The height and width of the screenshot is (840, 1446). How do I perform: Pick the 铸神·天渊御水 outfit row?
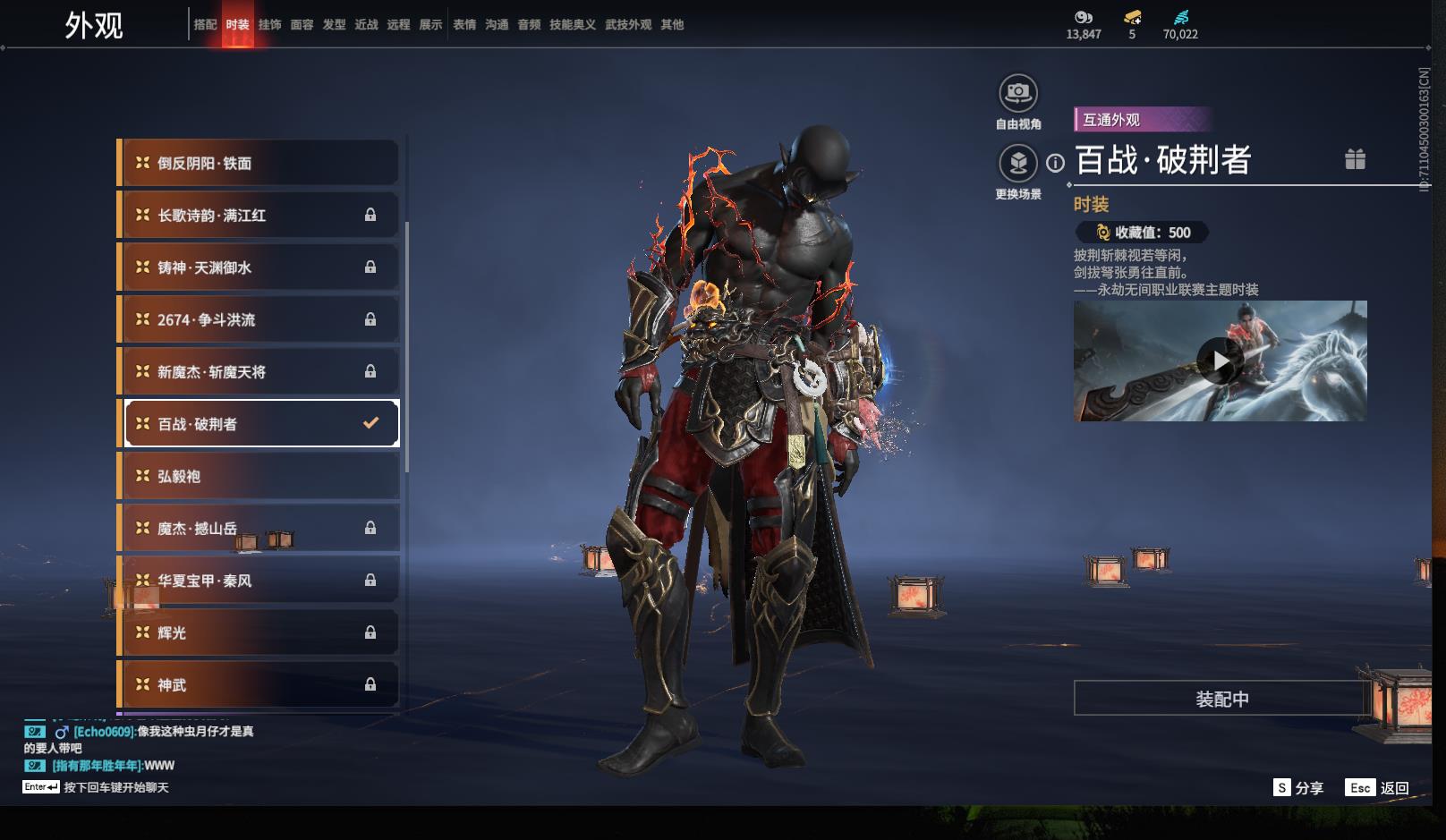pos(259,267)
